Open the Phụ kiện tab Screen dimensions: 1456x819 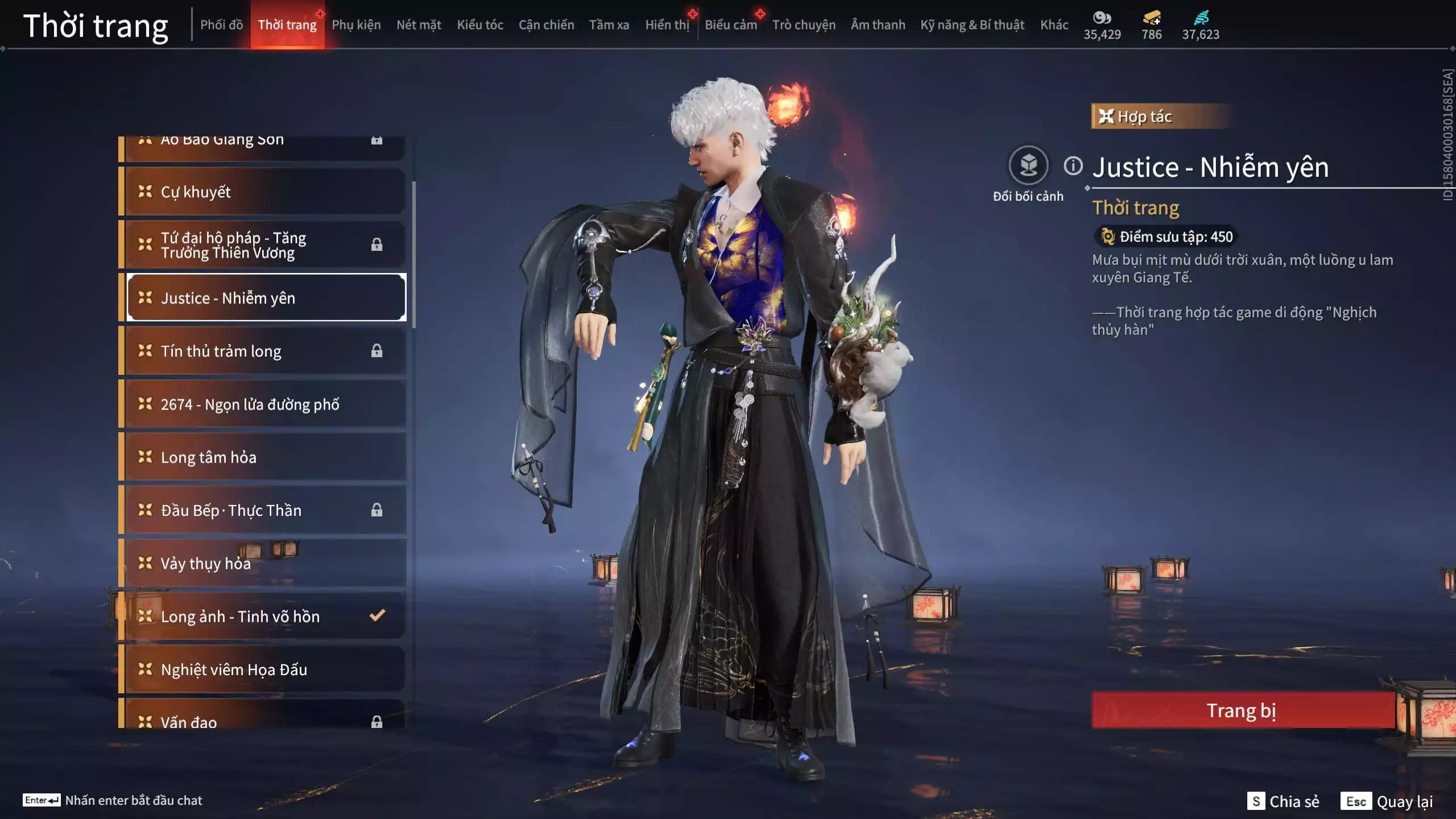coord(356,25)
